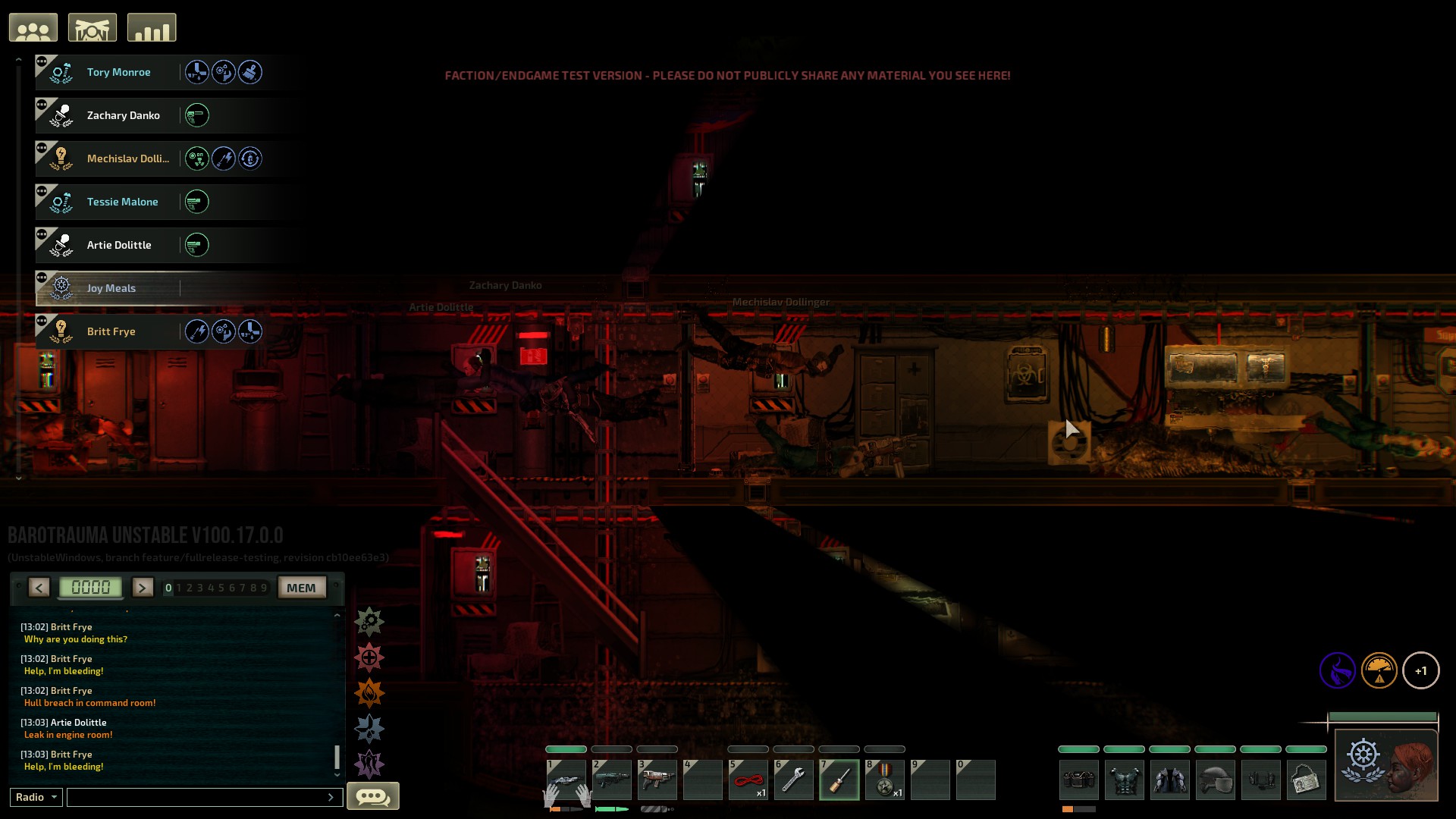
Task: Open the bar chart stats tab
Action: point(152,27)
